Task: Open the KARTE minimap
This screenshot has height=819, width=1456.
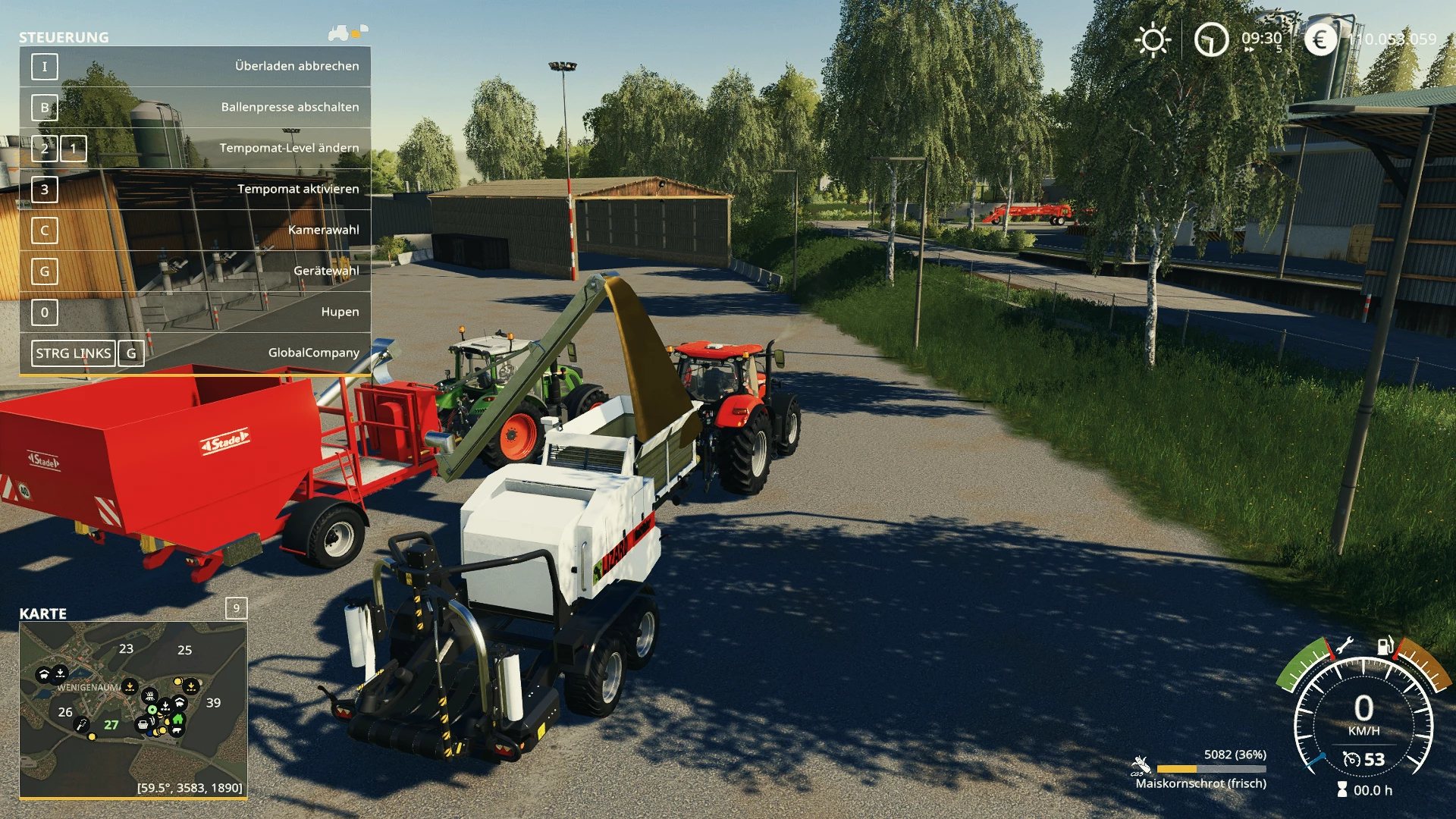Action: pyautogui.click(x=133, y=709)
